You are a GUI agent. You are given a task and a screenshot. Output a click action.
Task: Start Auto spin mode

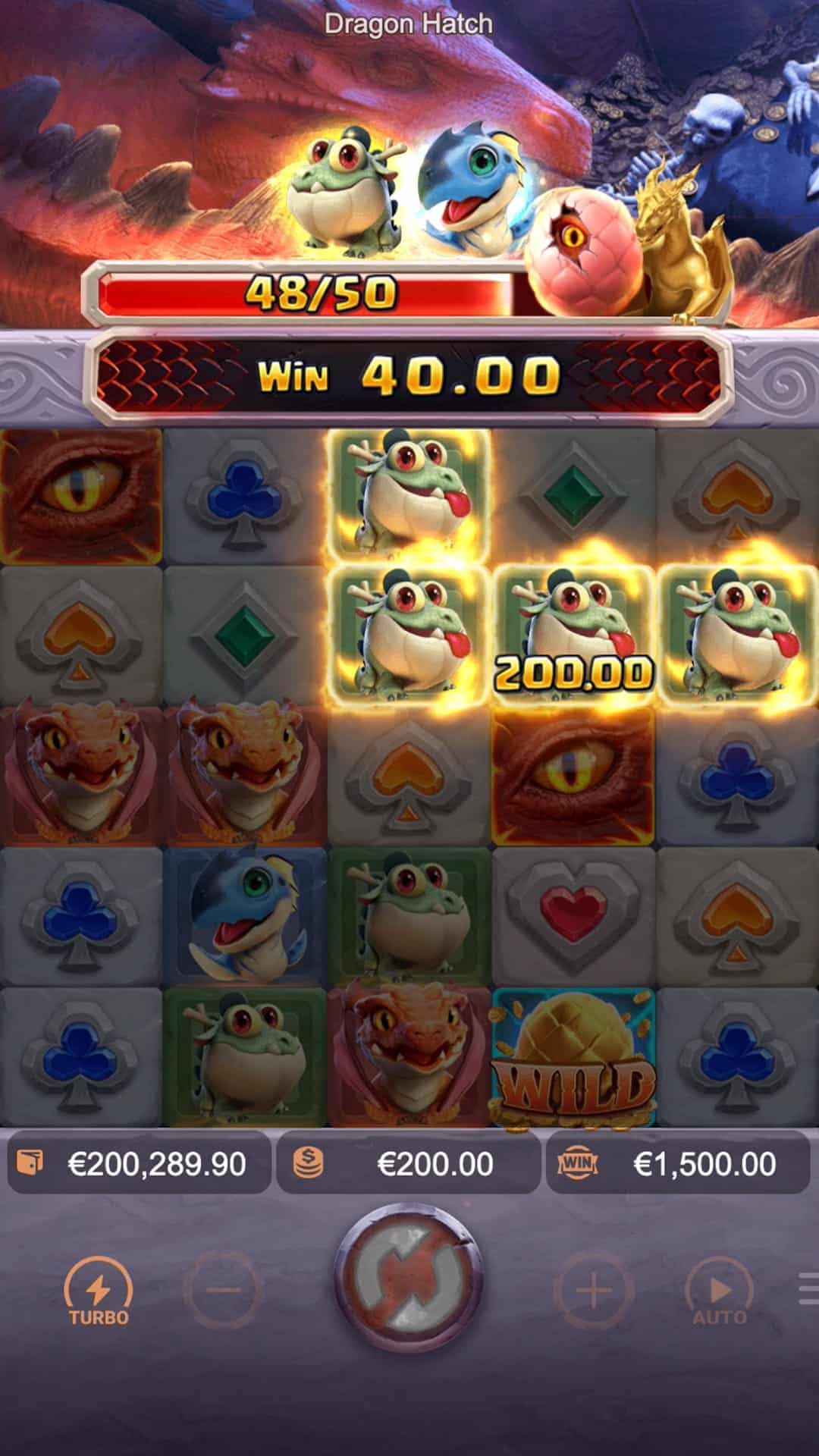click(719, 1291)
